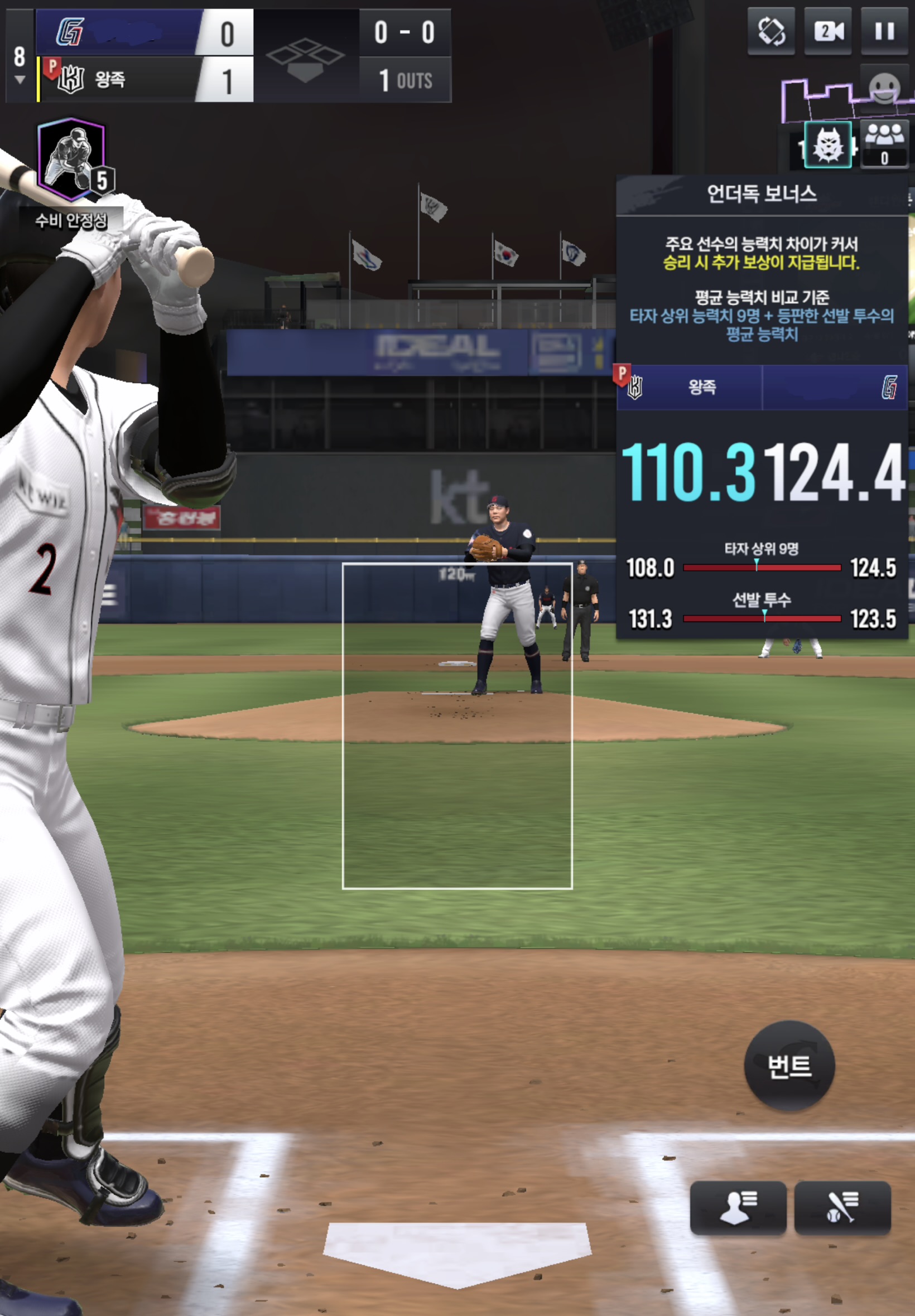
Task: Select the 수비 안정성 skill icon
Action: pos(71,161)
